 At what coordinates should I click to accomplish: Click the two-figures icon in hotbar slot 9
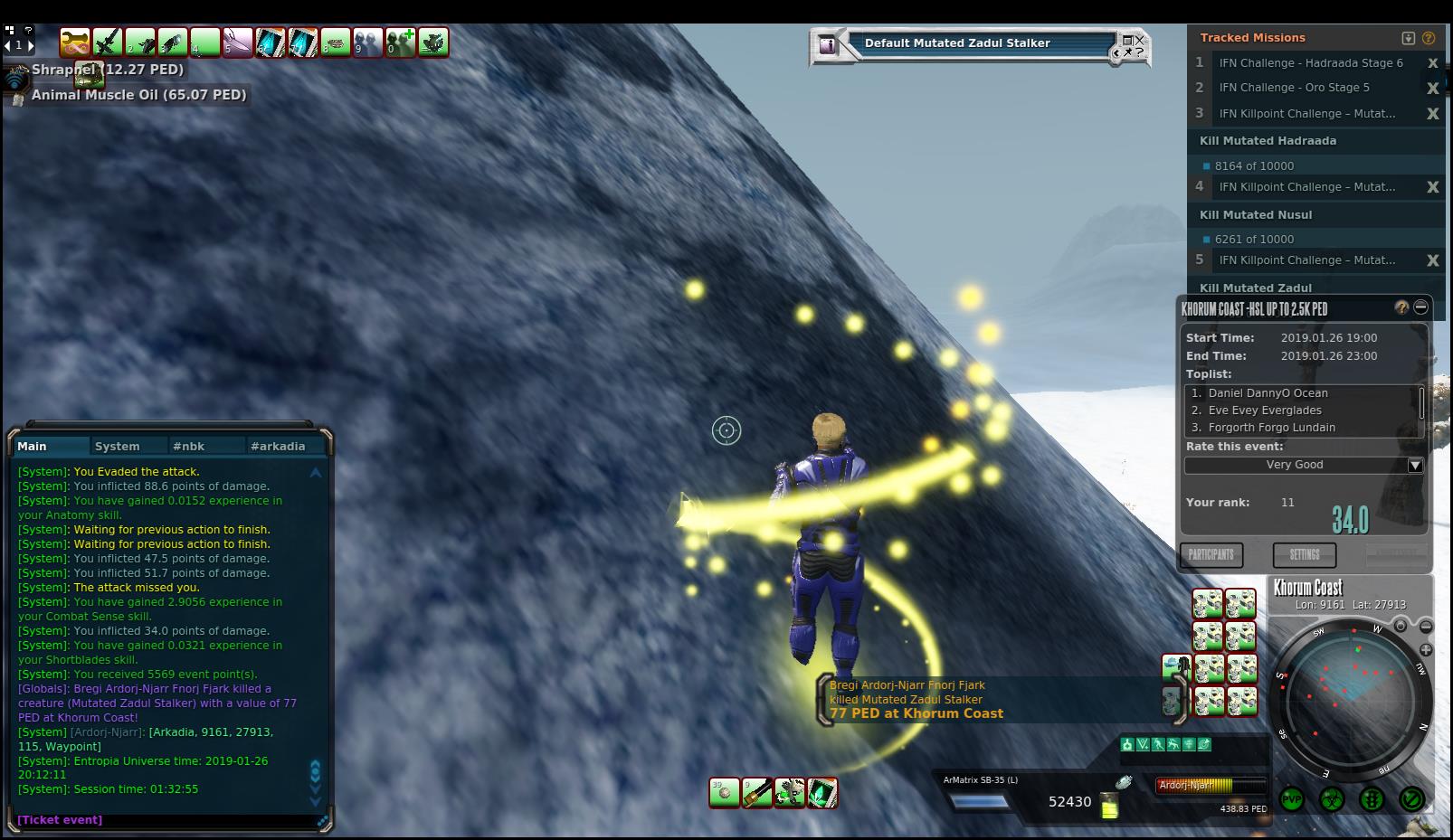click(368, 42)
